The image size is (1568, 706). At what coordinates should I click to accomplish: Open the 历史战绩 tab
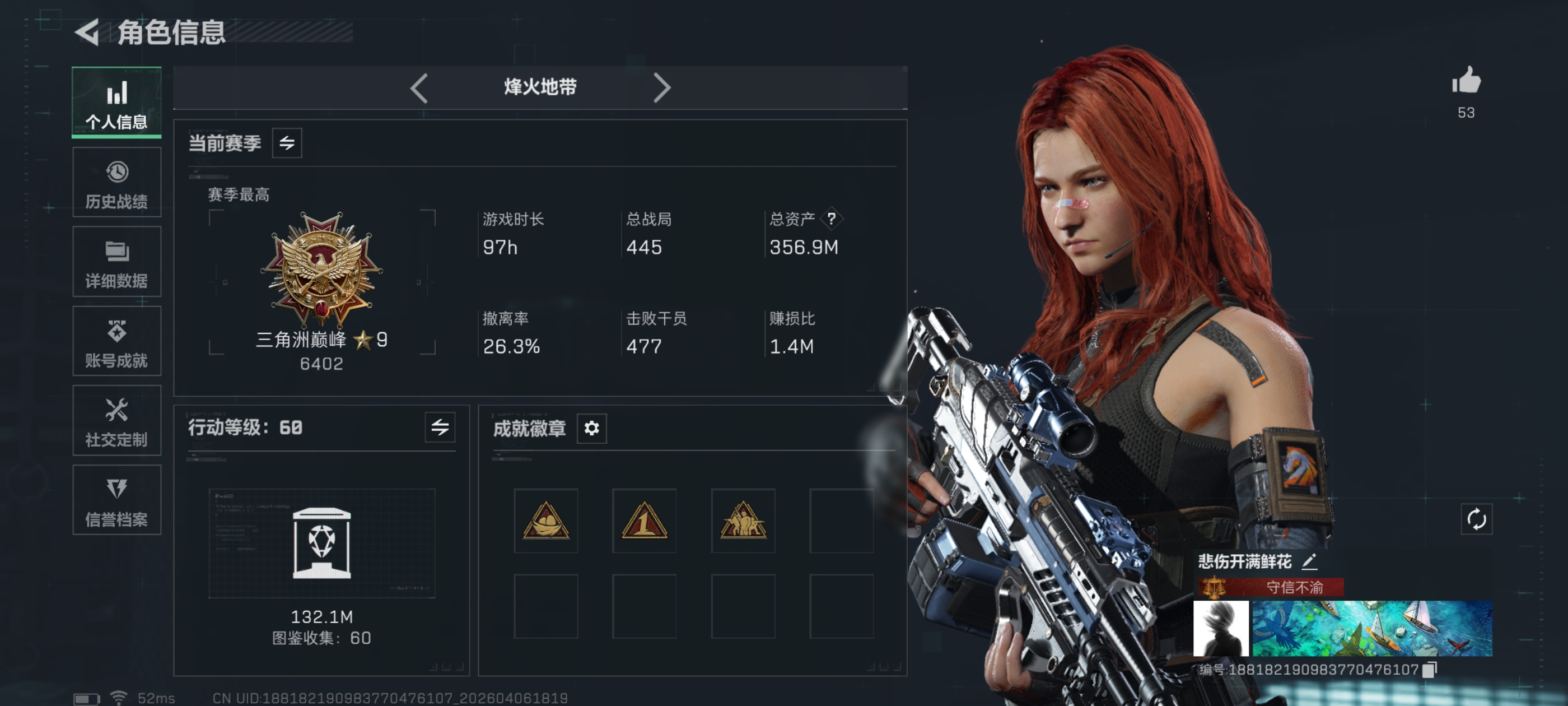(116, 182)
